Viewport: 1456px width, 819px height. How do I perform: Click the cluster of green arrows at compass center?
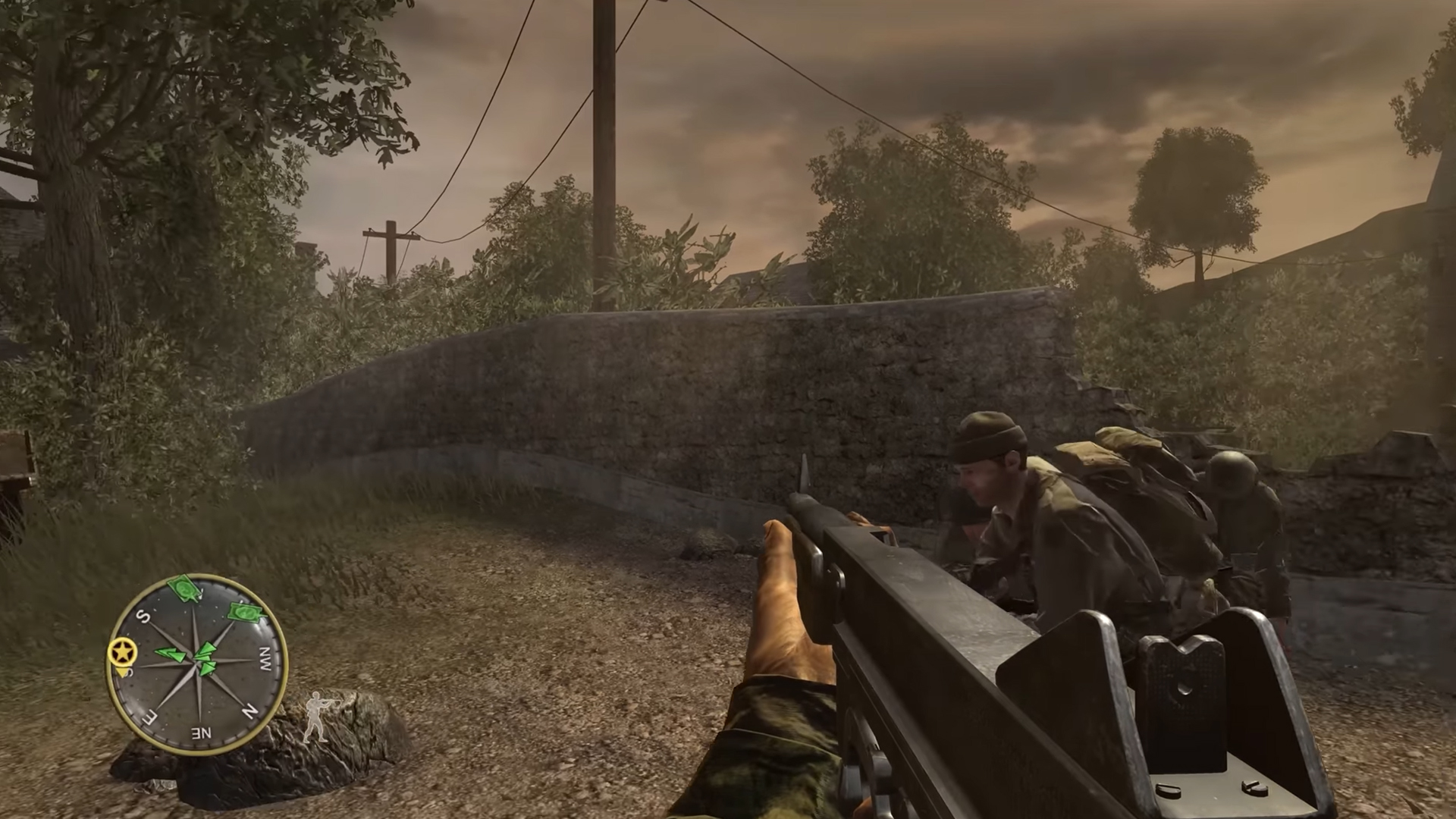206,658
